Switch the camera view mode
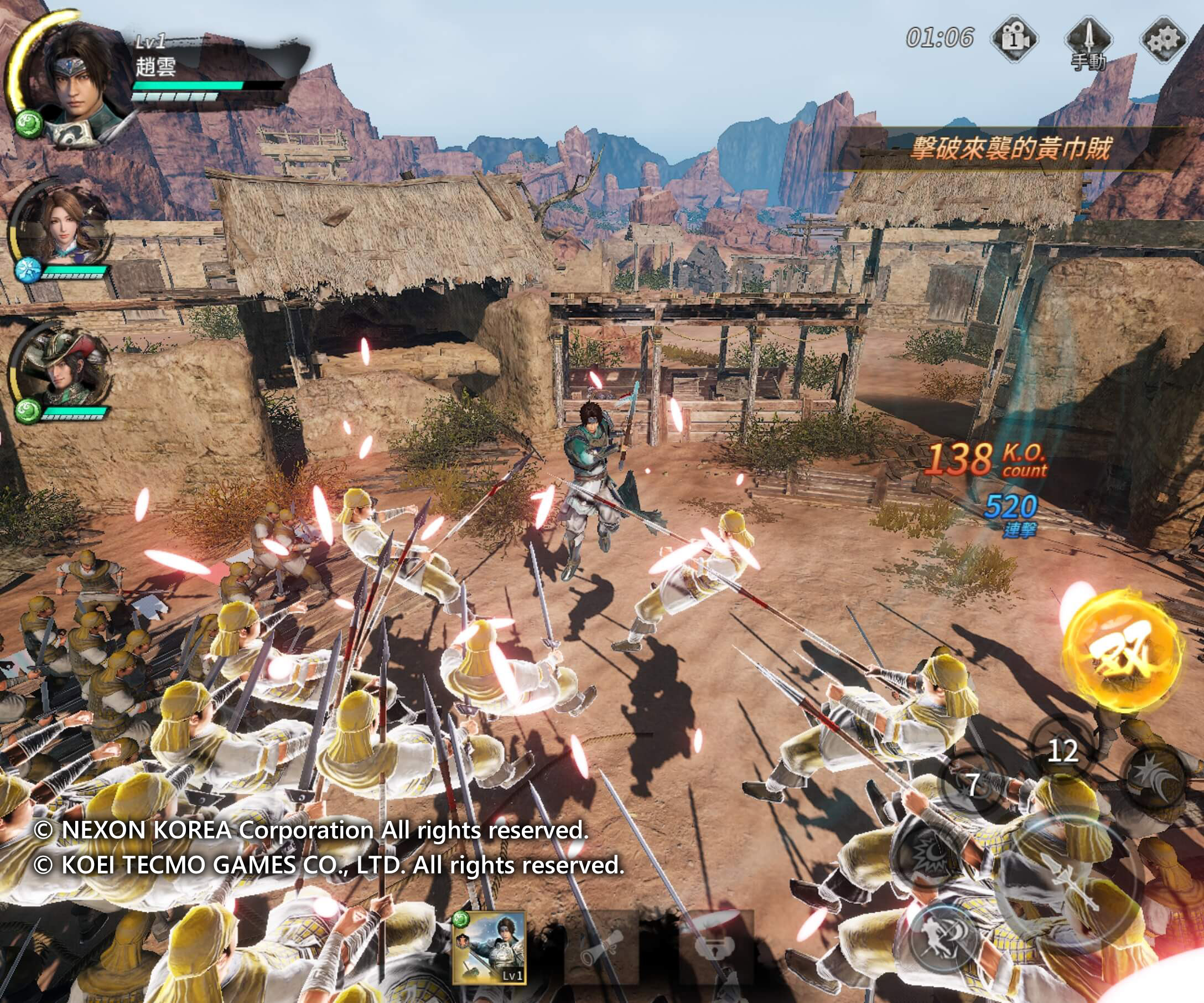1204x1003 pixels. pos(1014,39)
